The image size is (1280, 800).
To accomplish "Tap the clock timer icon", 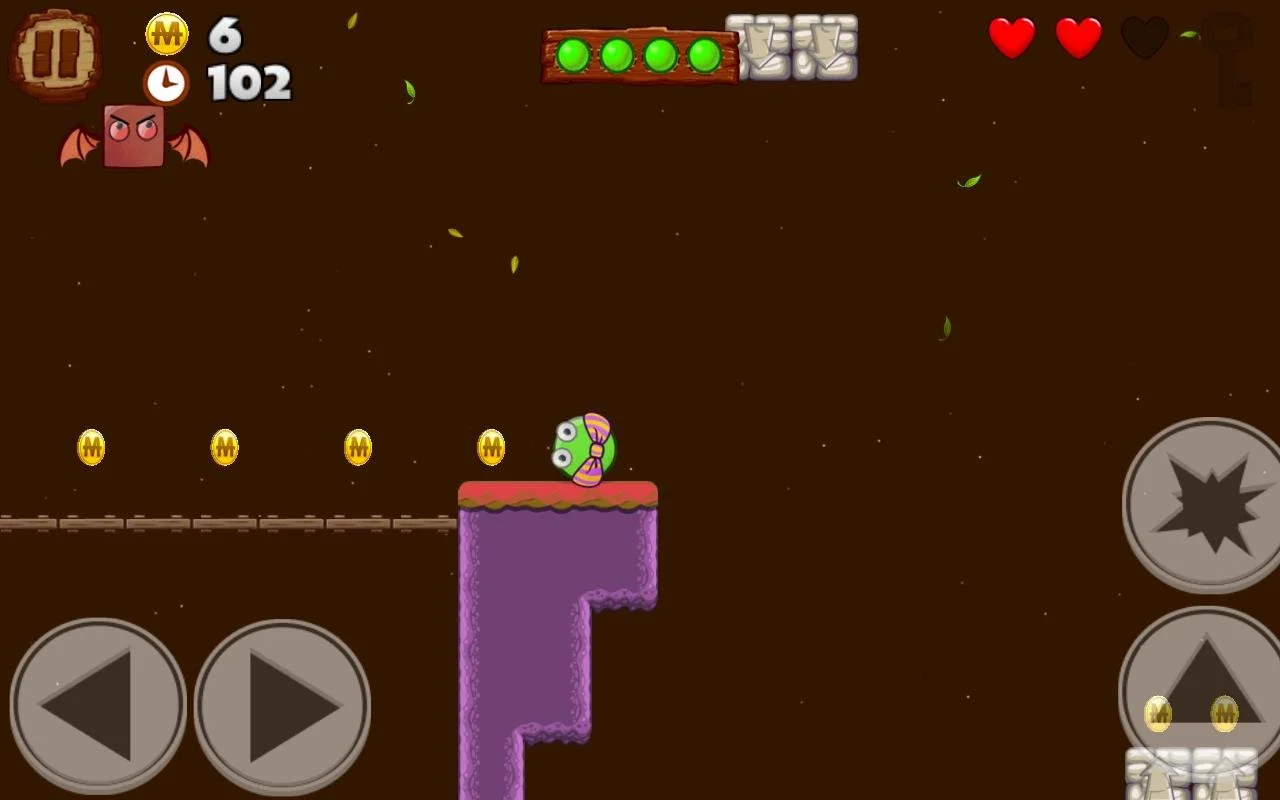I will coord(166,82).
